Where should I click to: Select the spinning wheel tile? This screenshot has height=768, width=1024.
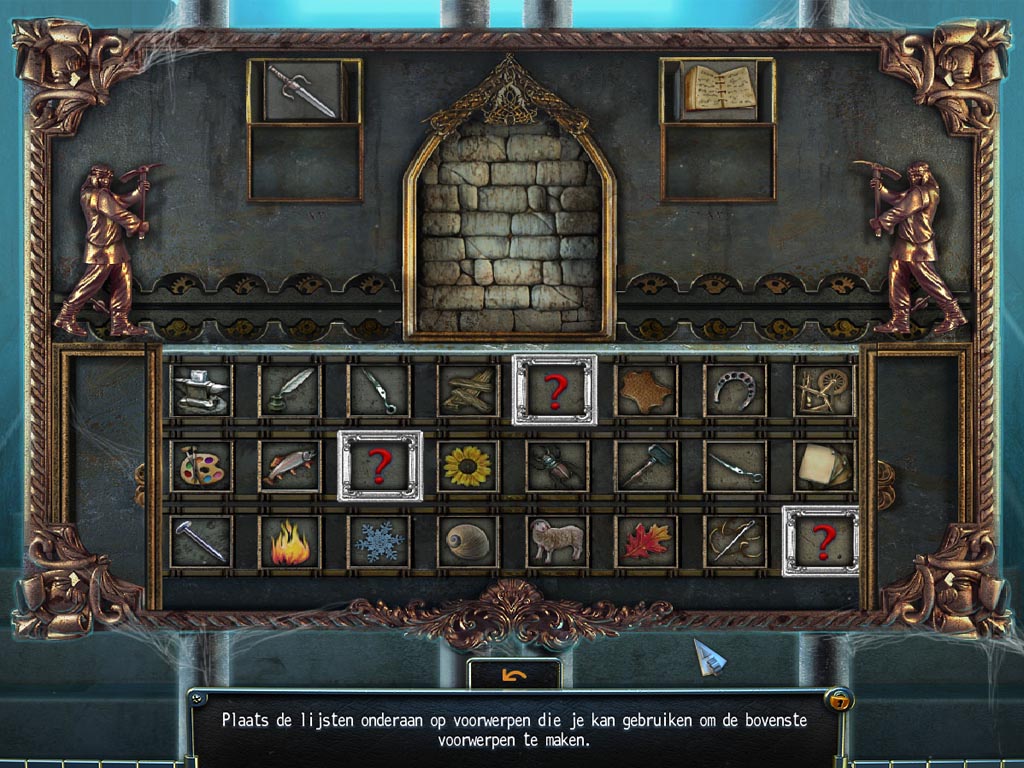(824, 390)
